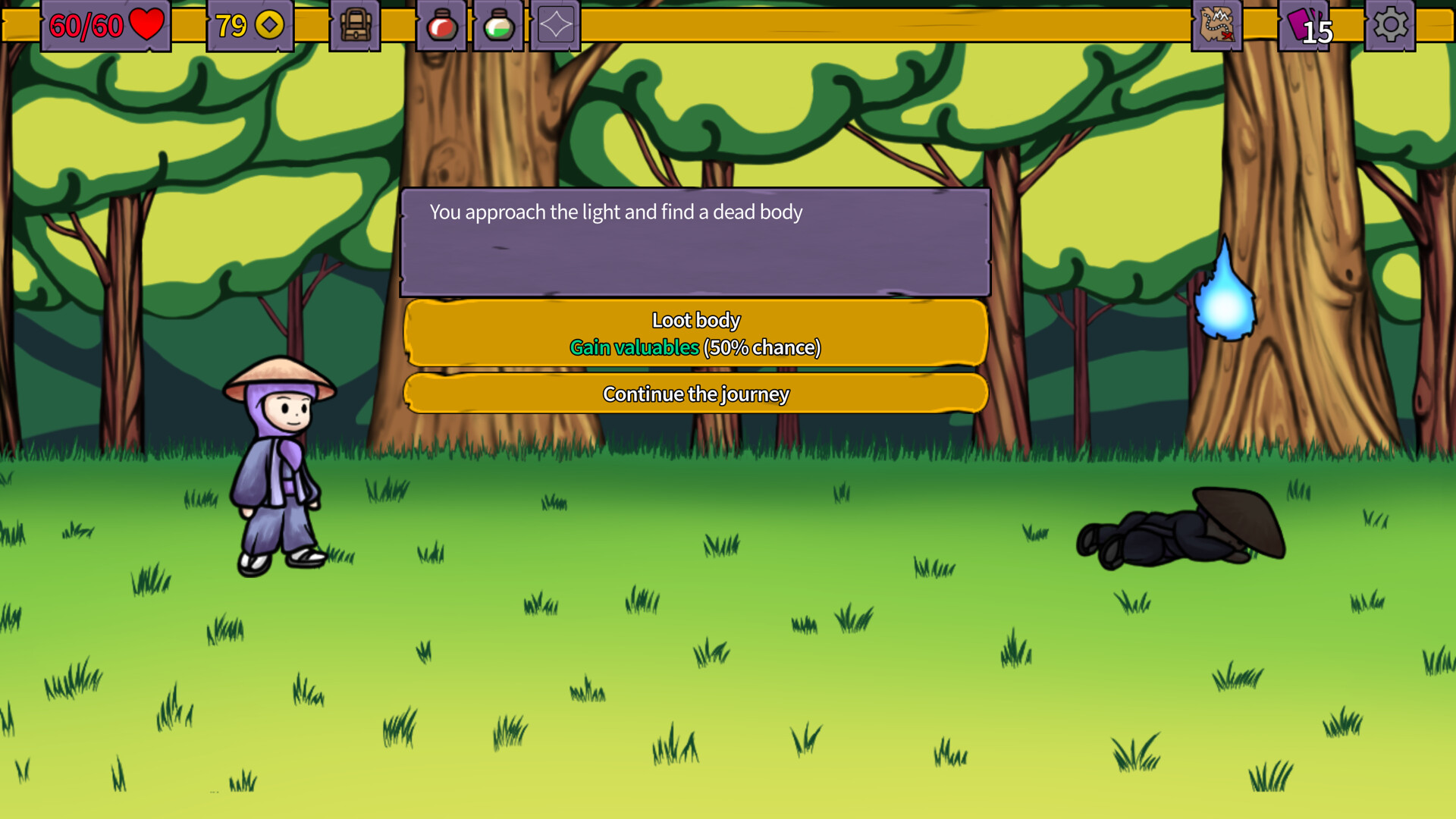Open the backpack inventory
This screenshot has width=1456, height=819.
355,25
